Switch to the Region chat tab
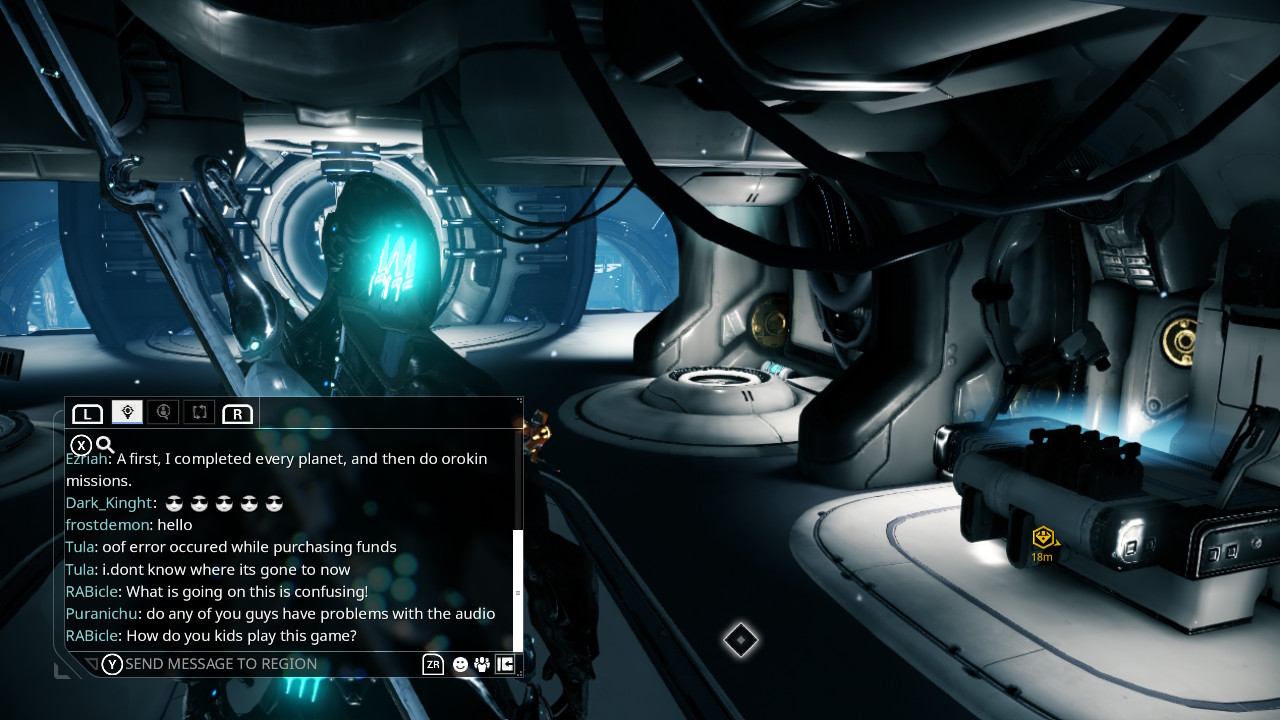Image resolution: width=1280 pixels, height=720 pixels. coord(127,412)
